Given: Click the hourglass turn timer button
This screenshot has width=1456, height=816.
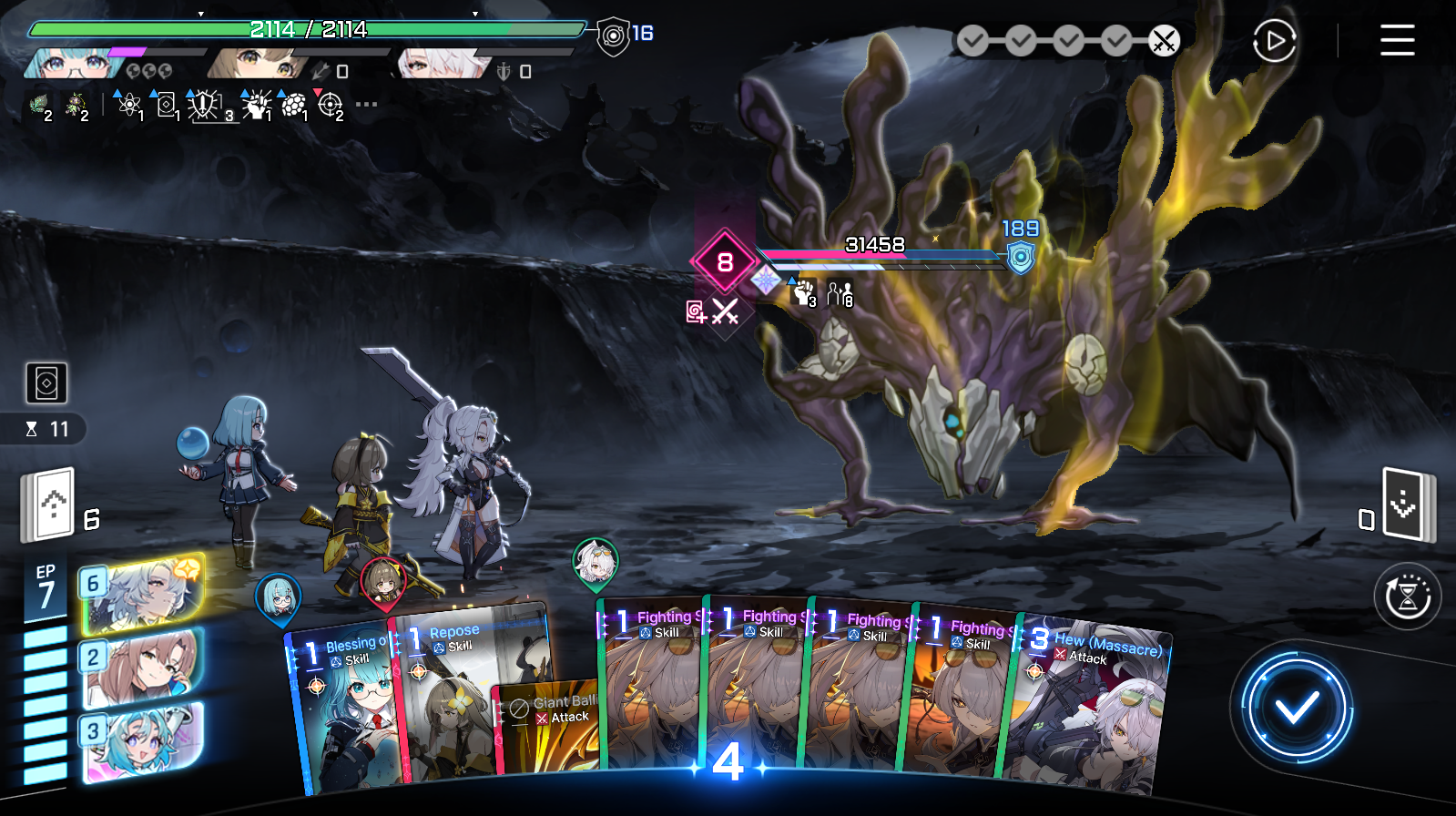Looking at the screenshot, I should click(x=1407, y=597).
